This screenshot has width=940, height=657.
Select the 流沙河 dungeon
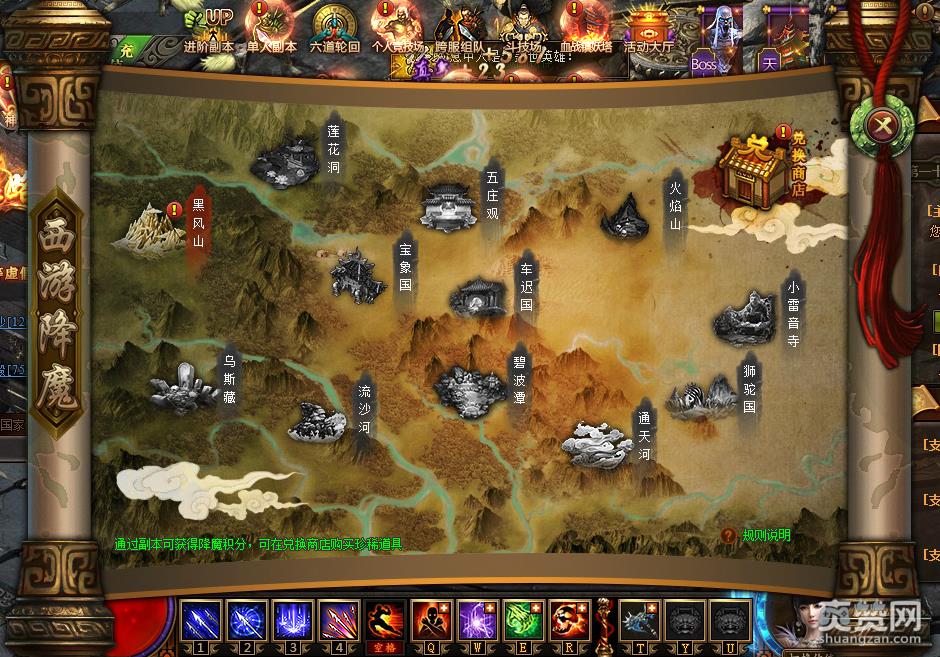coord(319,421)
